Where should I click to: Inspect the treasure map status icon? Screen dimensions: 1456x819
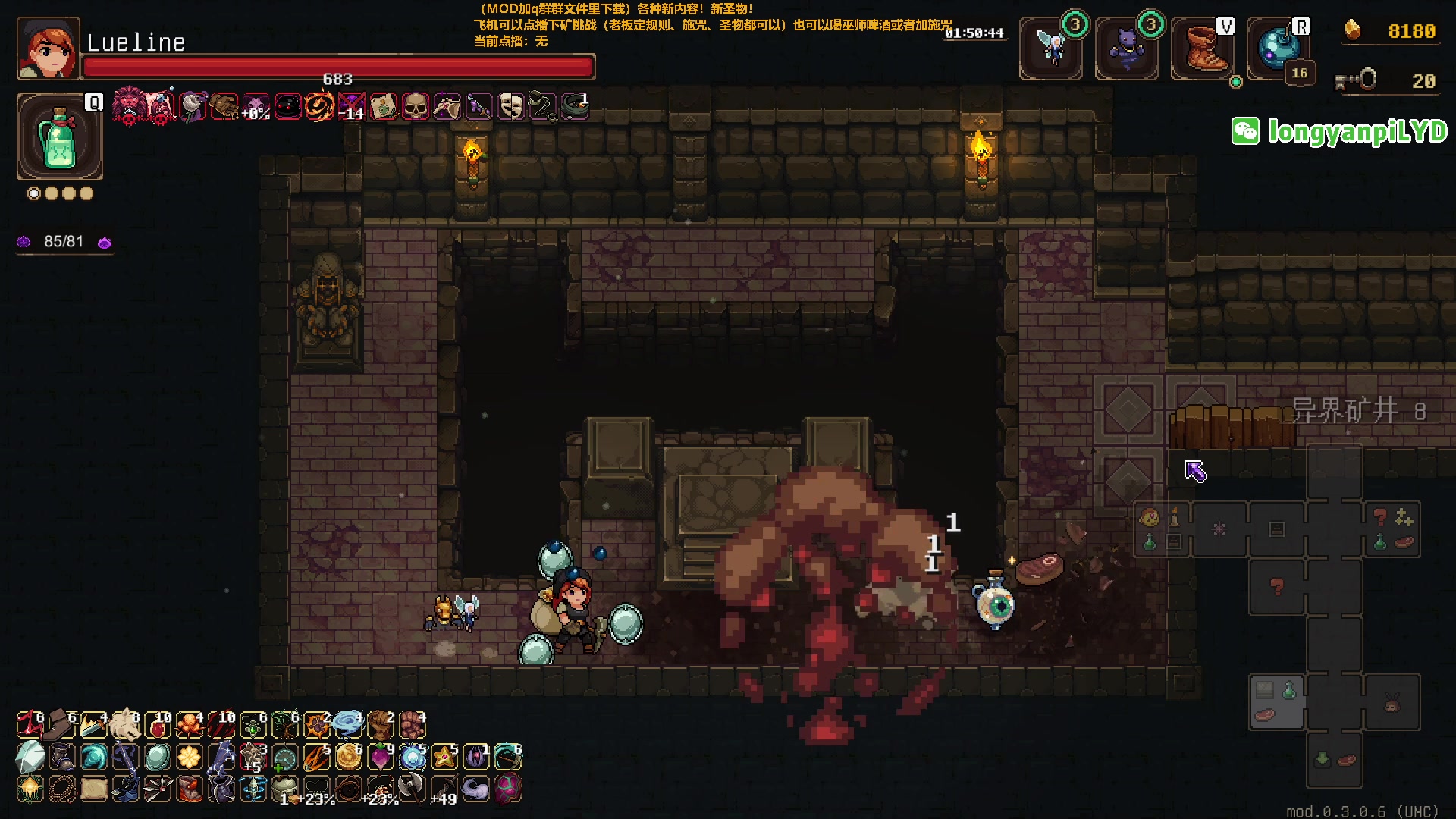[x=384, y=107]
